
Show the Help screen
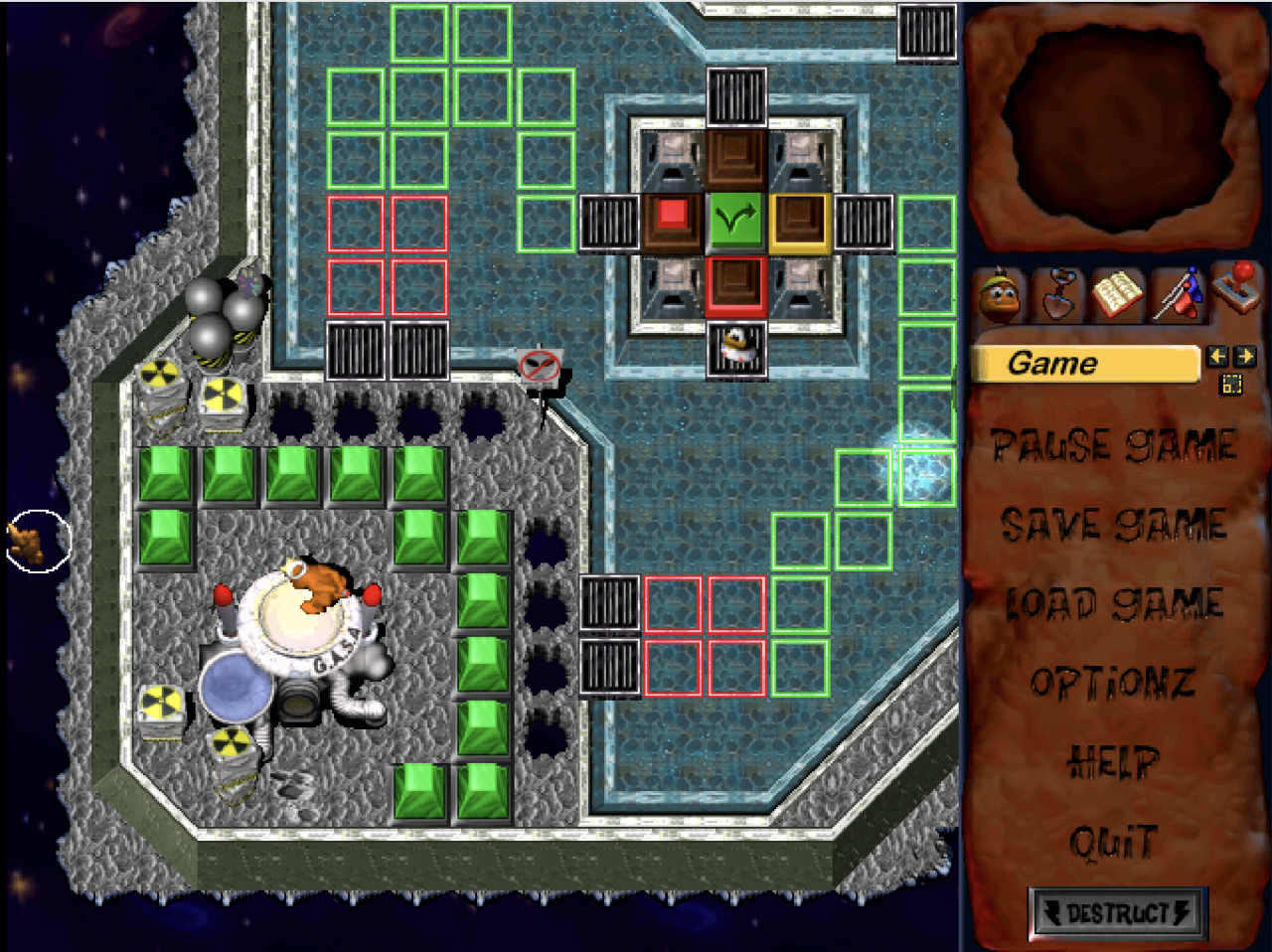pyautogui.click(x=1113, y=763)
